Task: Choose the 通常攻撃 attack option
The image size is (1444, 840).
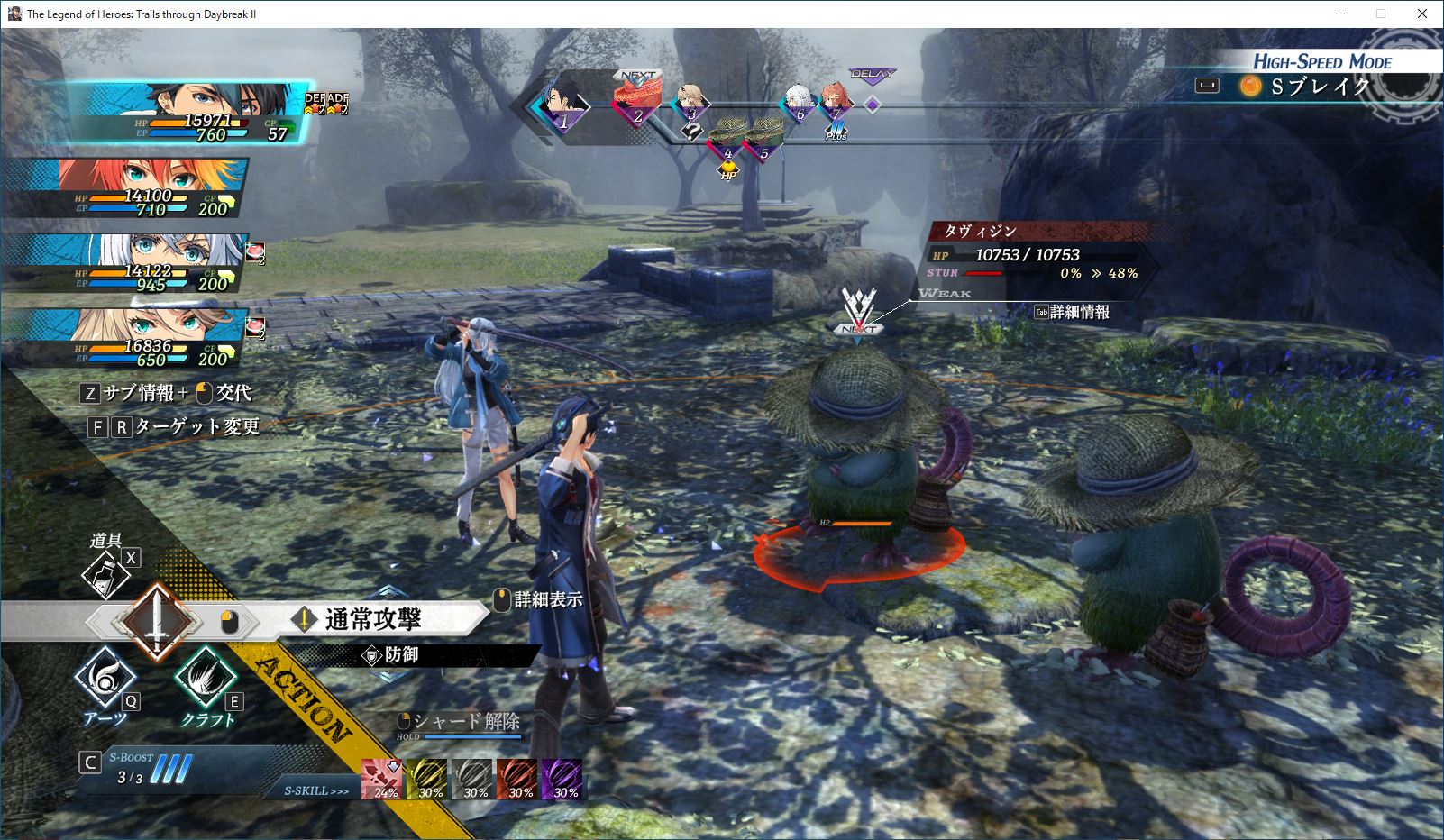Action: click(372, 620)
